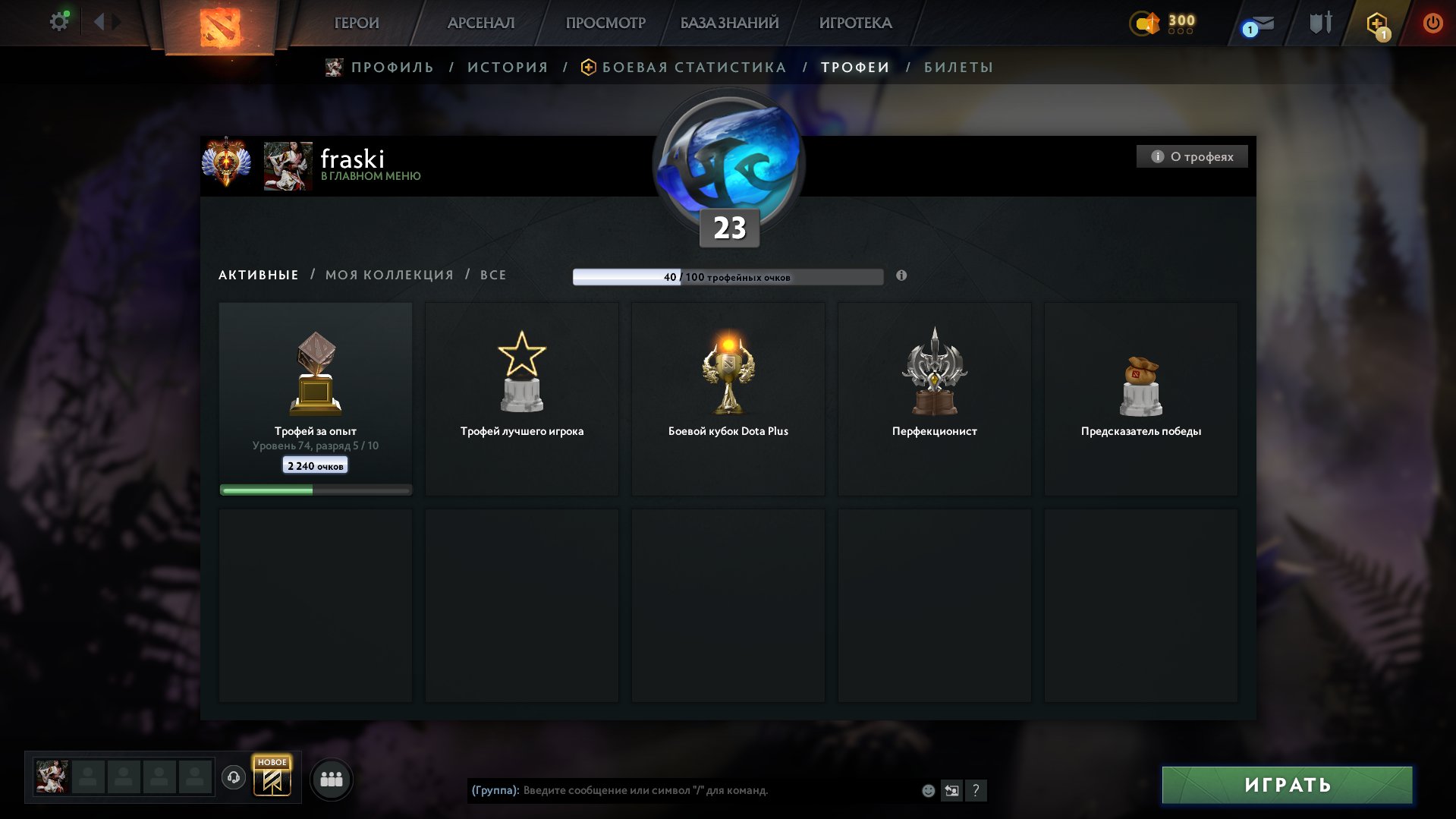Open the armory shield and sword icon
The width and height of the screenshot is (1456, 819).
pyautogui.click(x=1318, y=23)
